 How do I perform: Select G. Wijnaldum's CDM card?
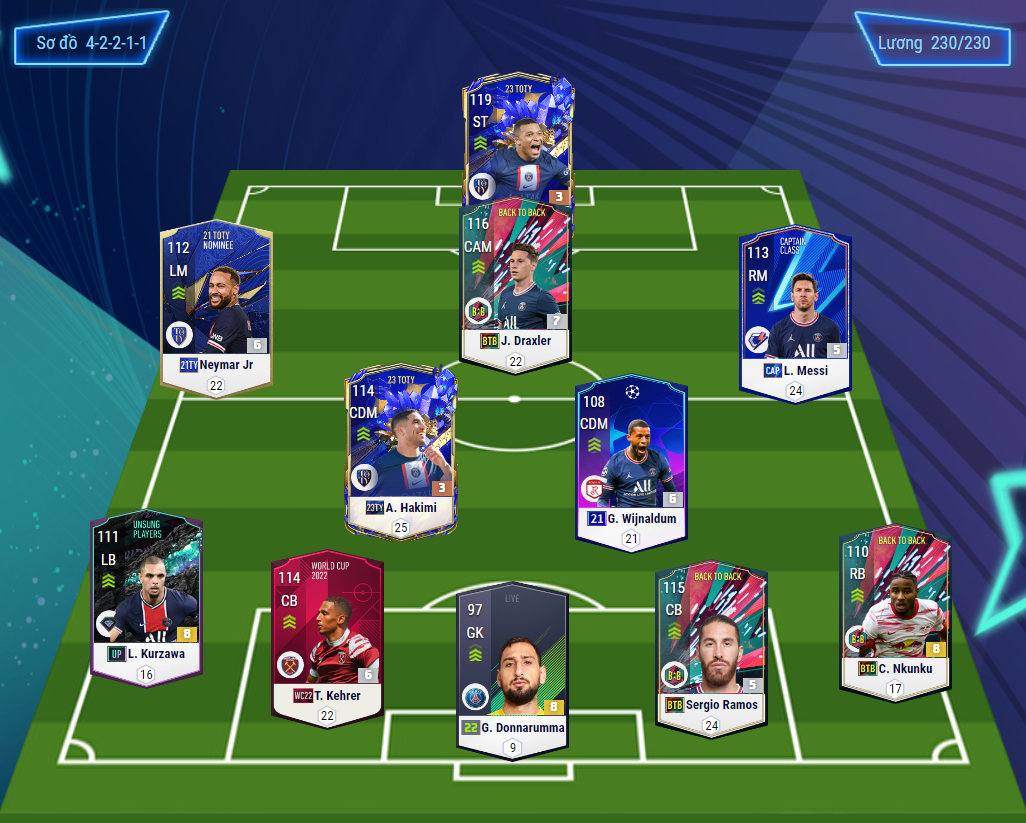point(631,455)
